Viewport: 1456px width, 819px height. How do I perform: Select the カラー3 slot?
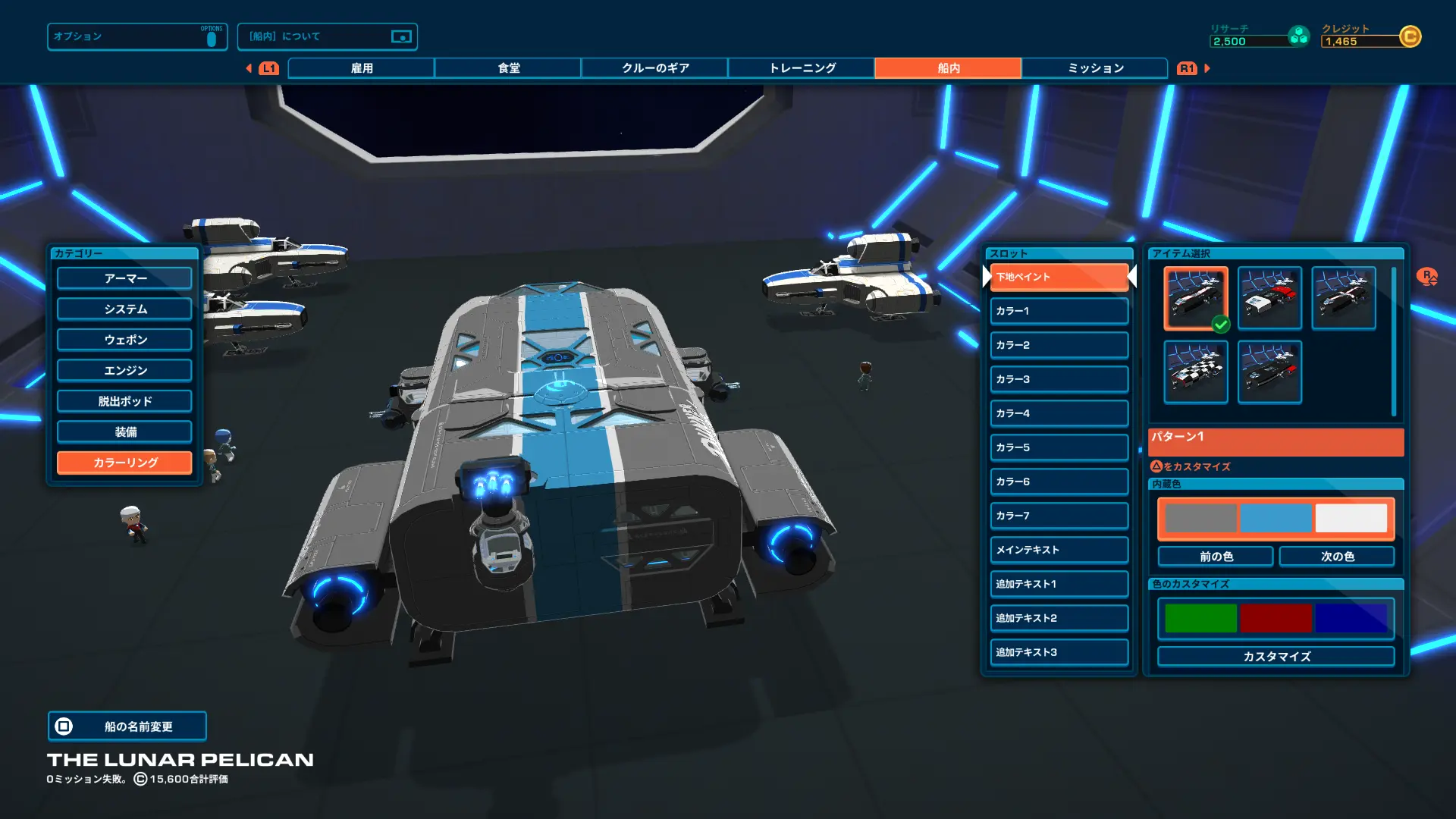[1059, 378]
